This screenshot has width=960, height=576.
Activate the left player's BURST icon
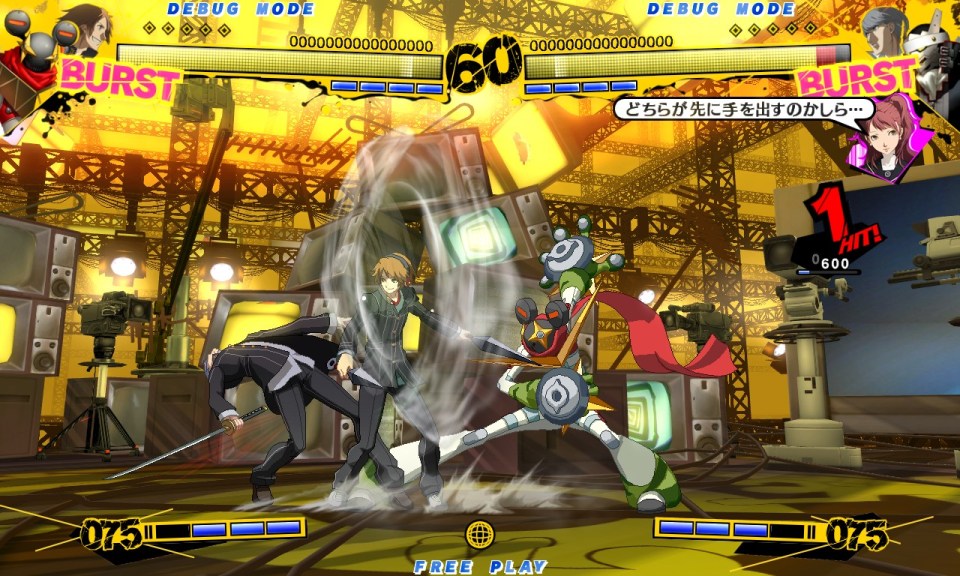(120, 79)
